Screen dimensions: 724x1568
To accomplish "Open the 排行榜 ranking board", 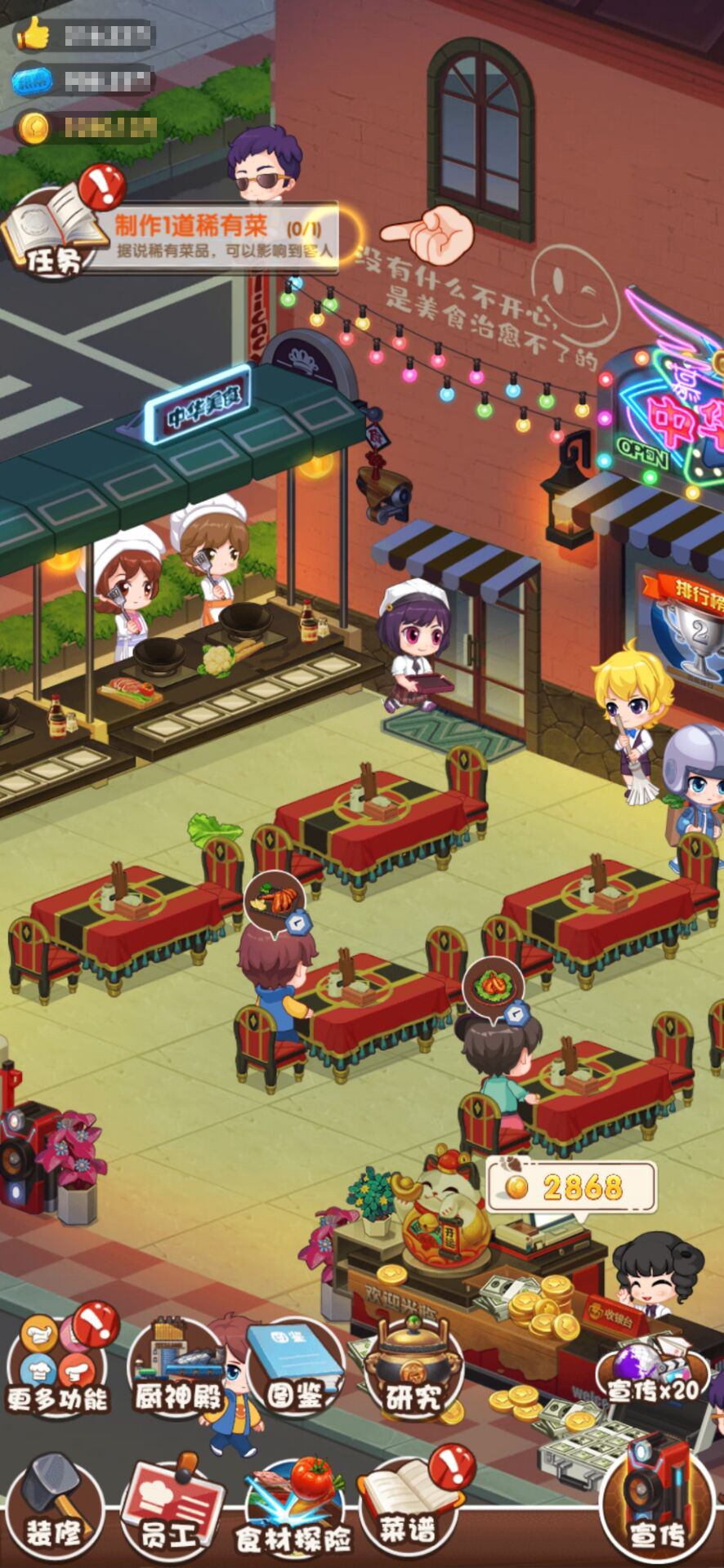I will pos(690,621).
